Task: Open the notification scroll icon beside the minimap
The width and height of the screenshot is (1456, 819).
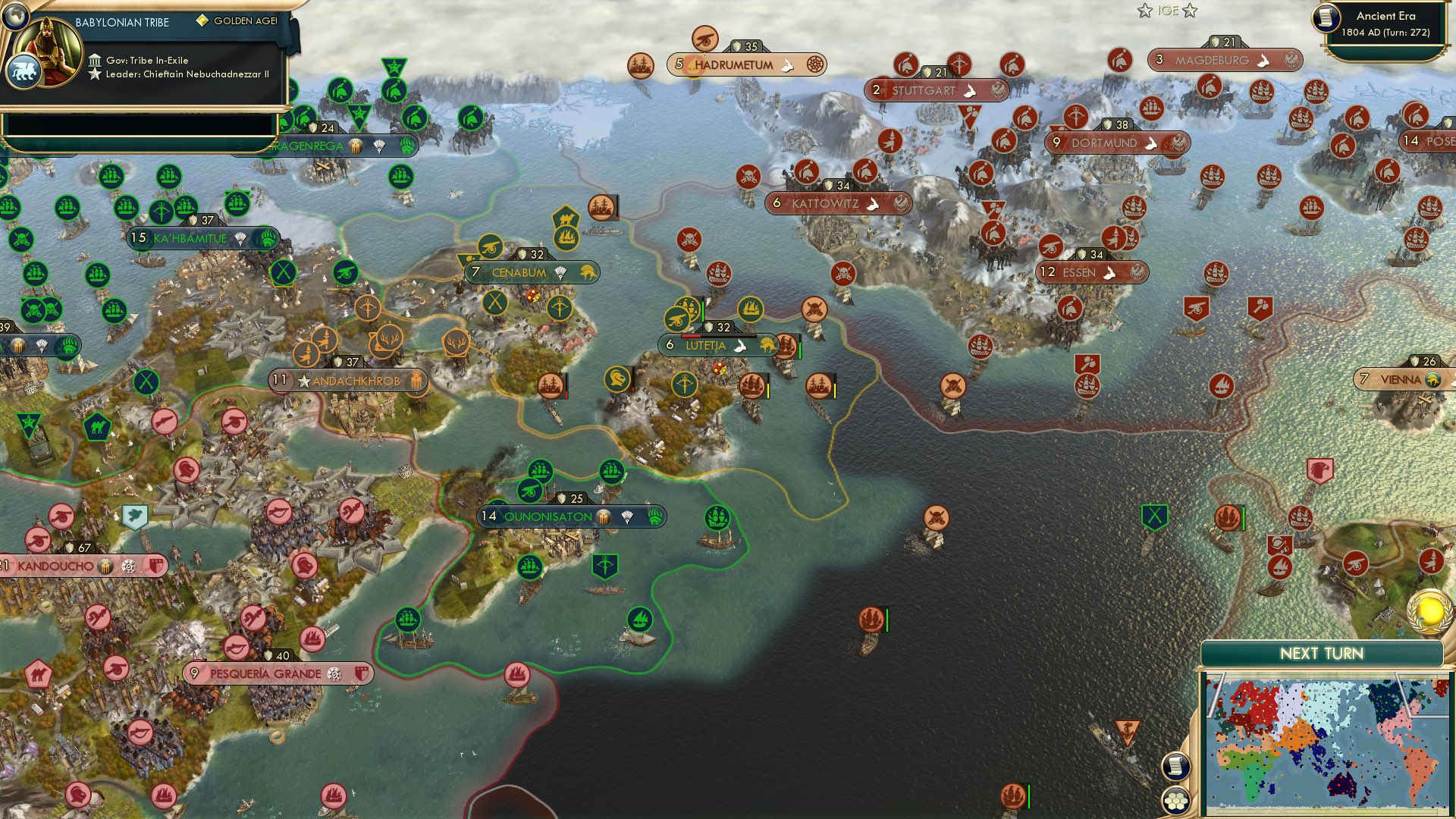Action: point(1176,765)
